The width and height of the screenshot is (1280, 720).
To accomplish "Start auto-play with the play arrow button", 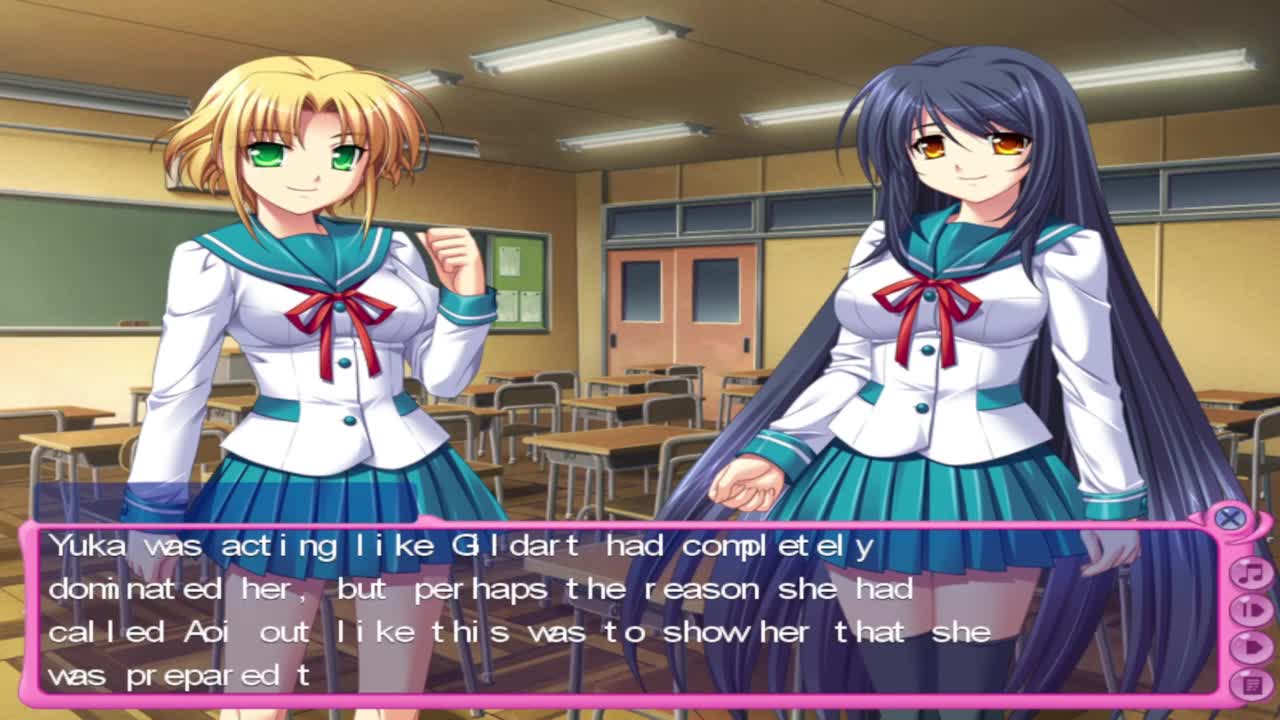I will (1250, 646).
